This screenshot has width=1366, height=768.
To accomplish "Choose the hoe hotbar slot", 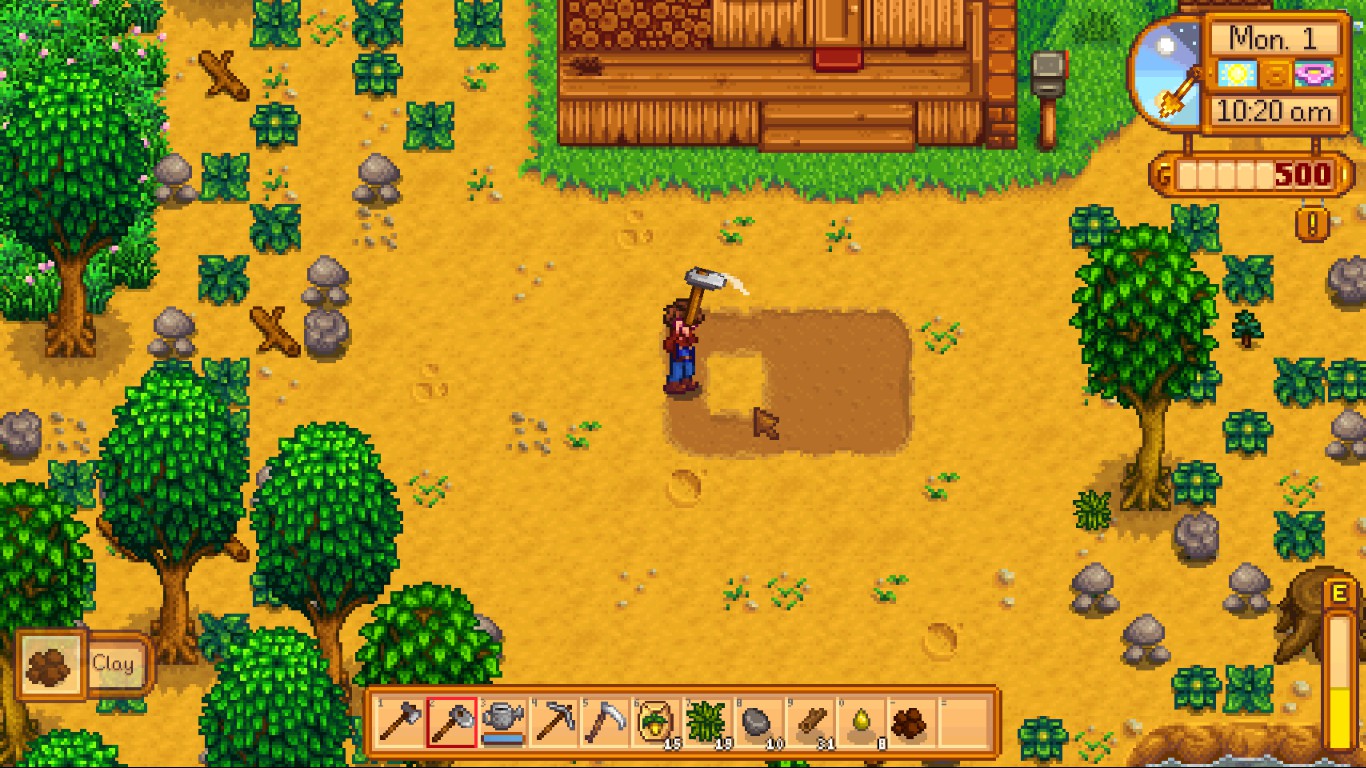I will pos(451,722).
